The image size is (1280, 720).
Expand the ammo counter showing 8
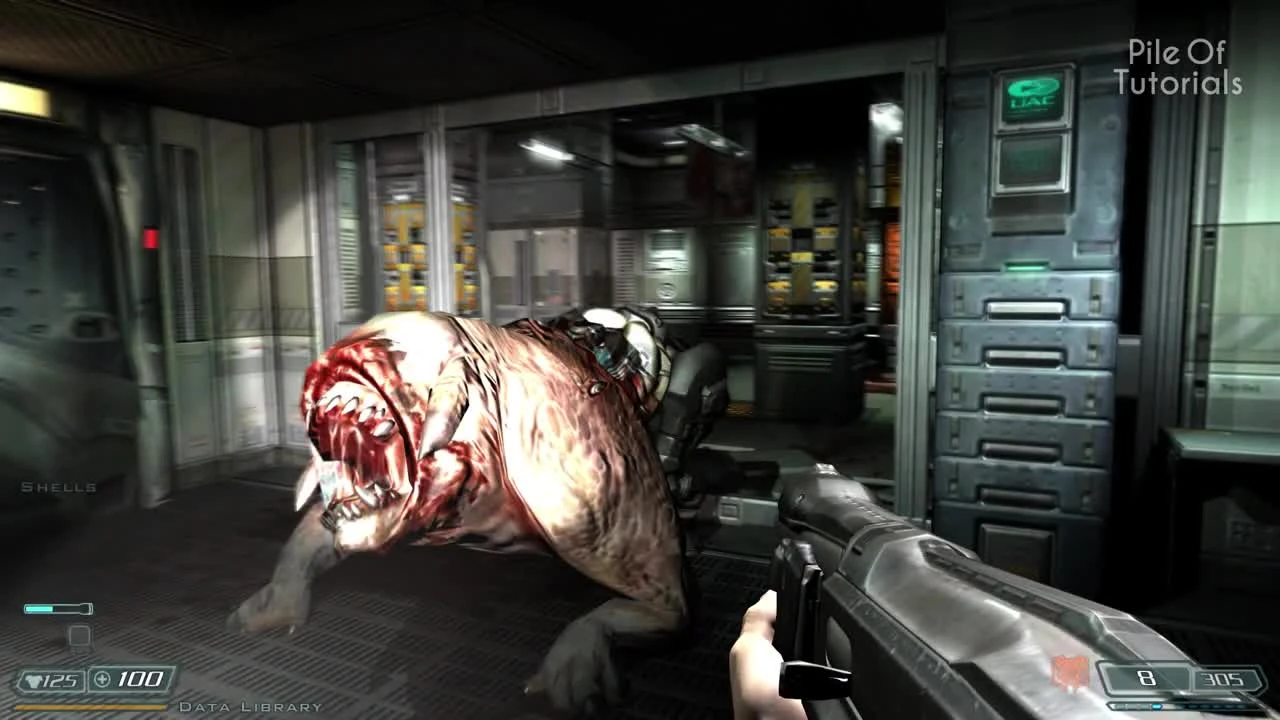coord(1148,678)
